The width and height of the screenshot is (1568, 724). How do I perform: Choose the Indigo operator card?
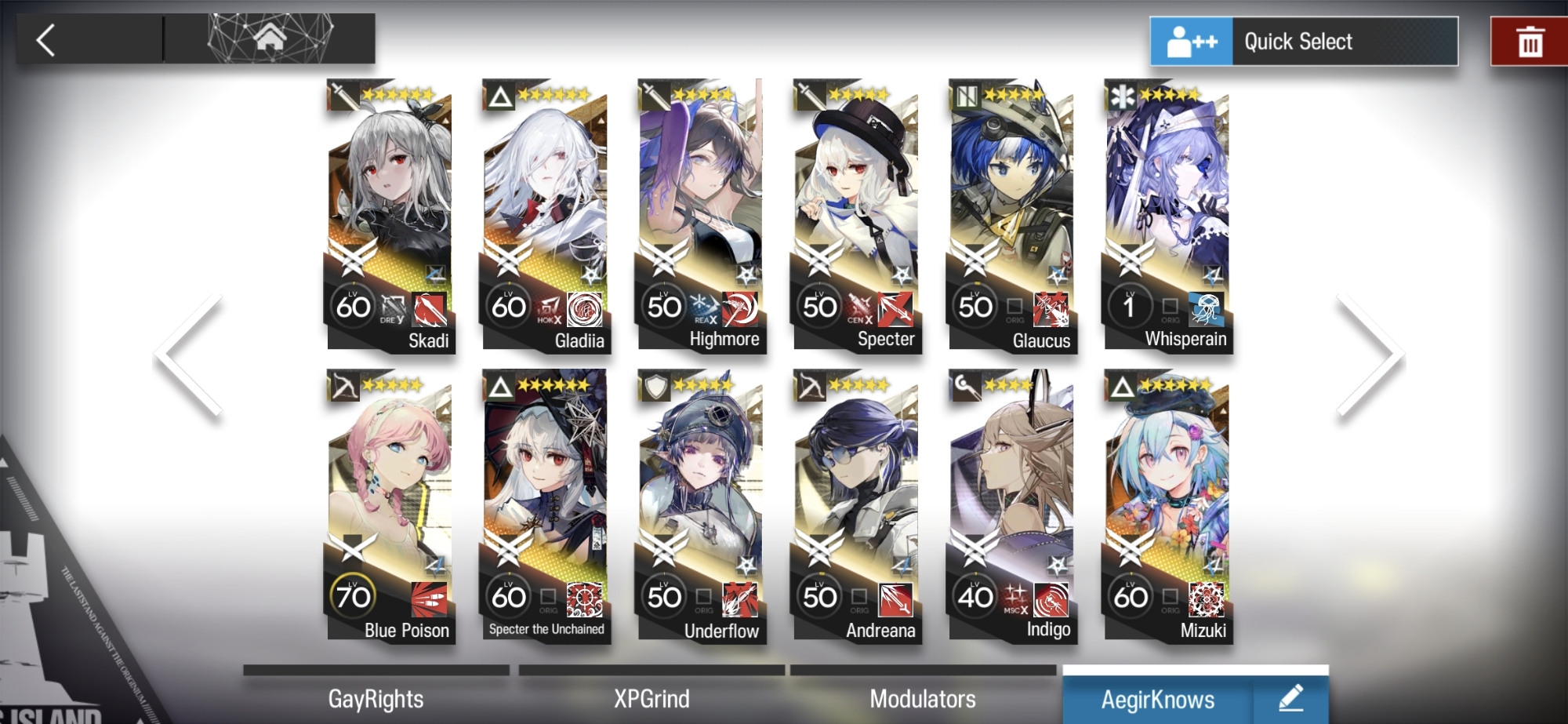(x=1011, y=506)
